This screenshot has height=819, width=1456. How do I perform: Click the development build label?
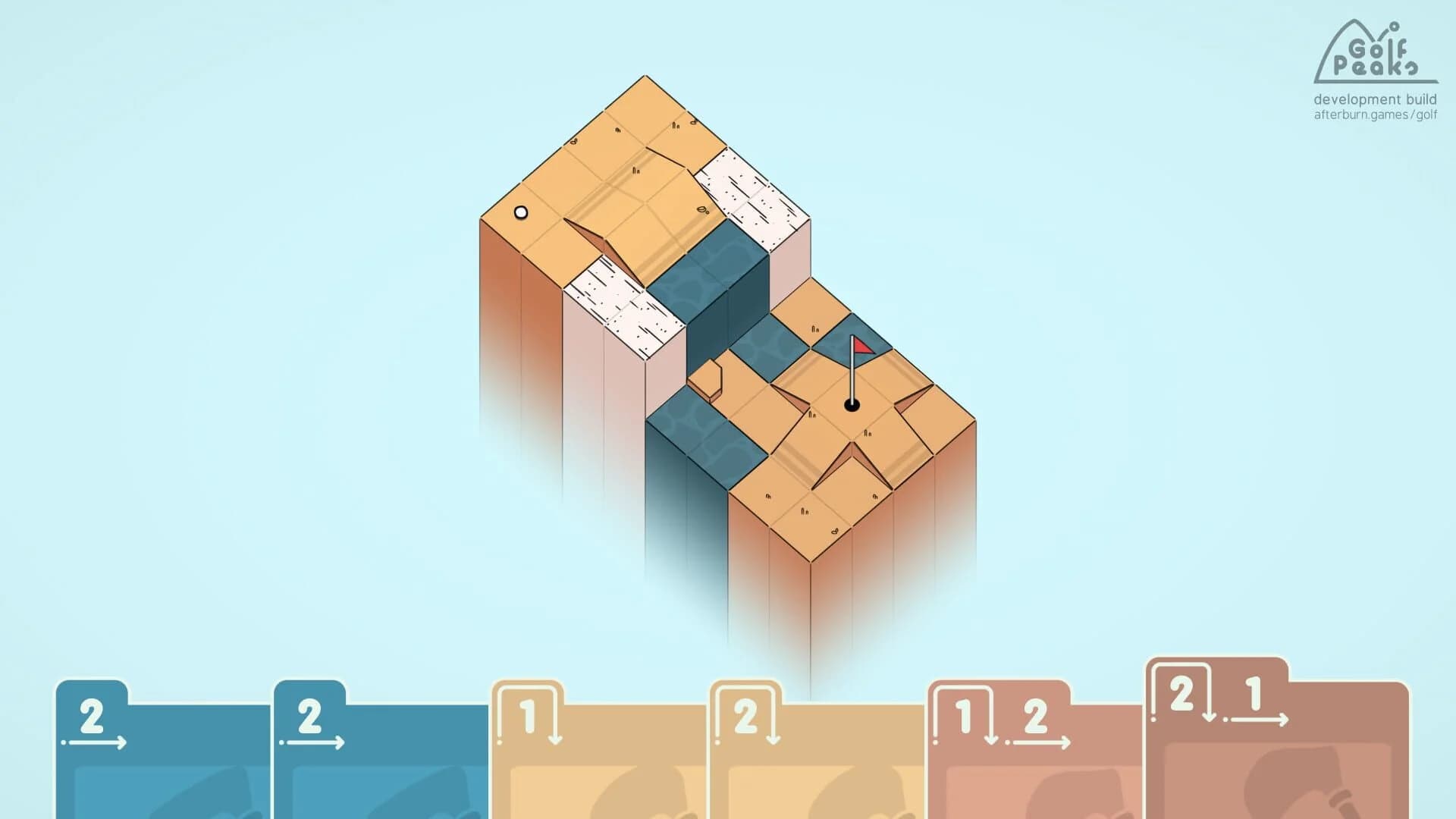1374,99
